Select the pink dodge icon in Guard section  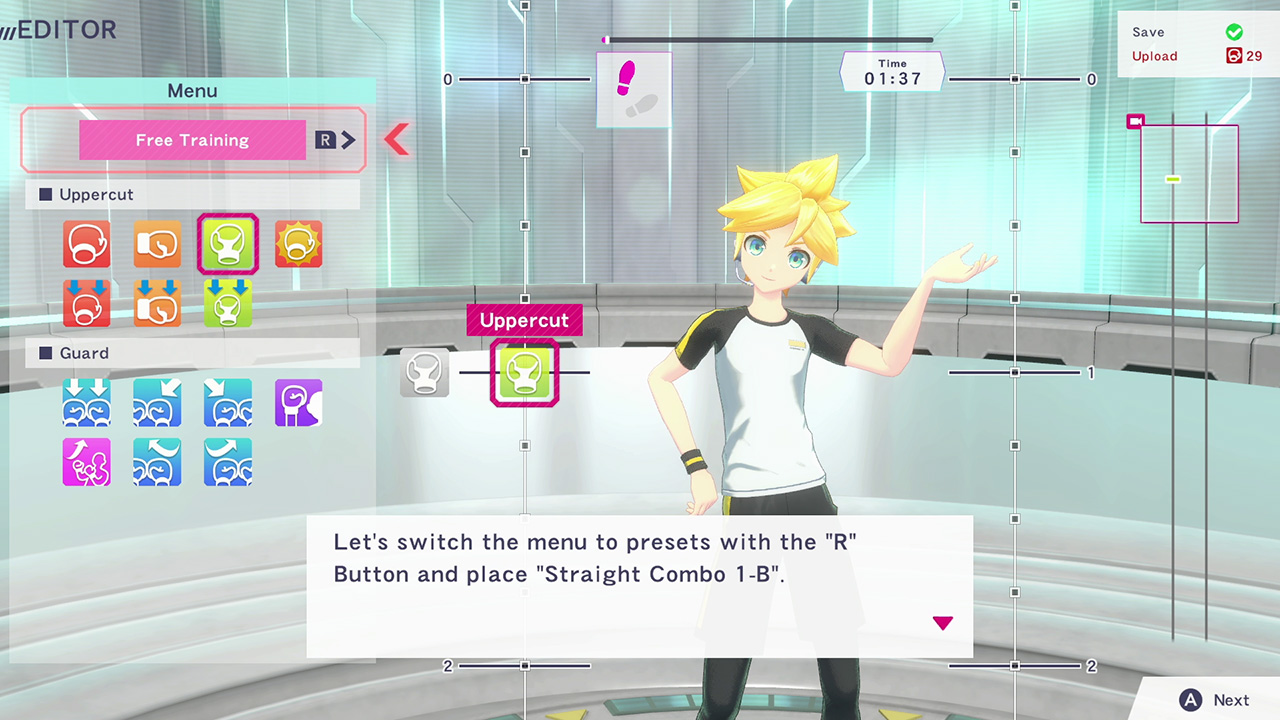tap(87, 462)
